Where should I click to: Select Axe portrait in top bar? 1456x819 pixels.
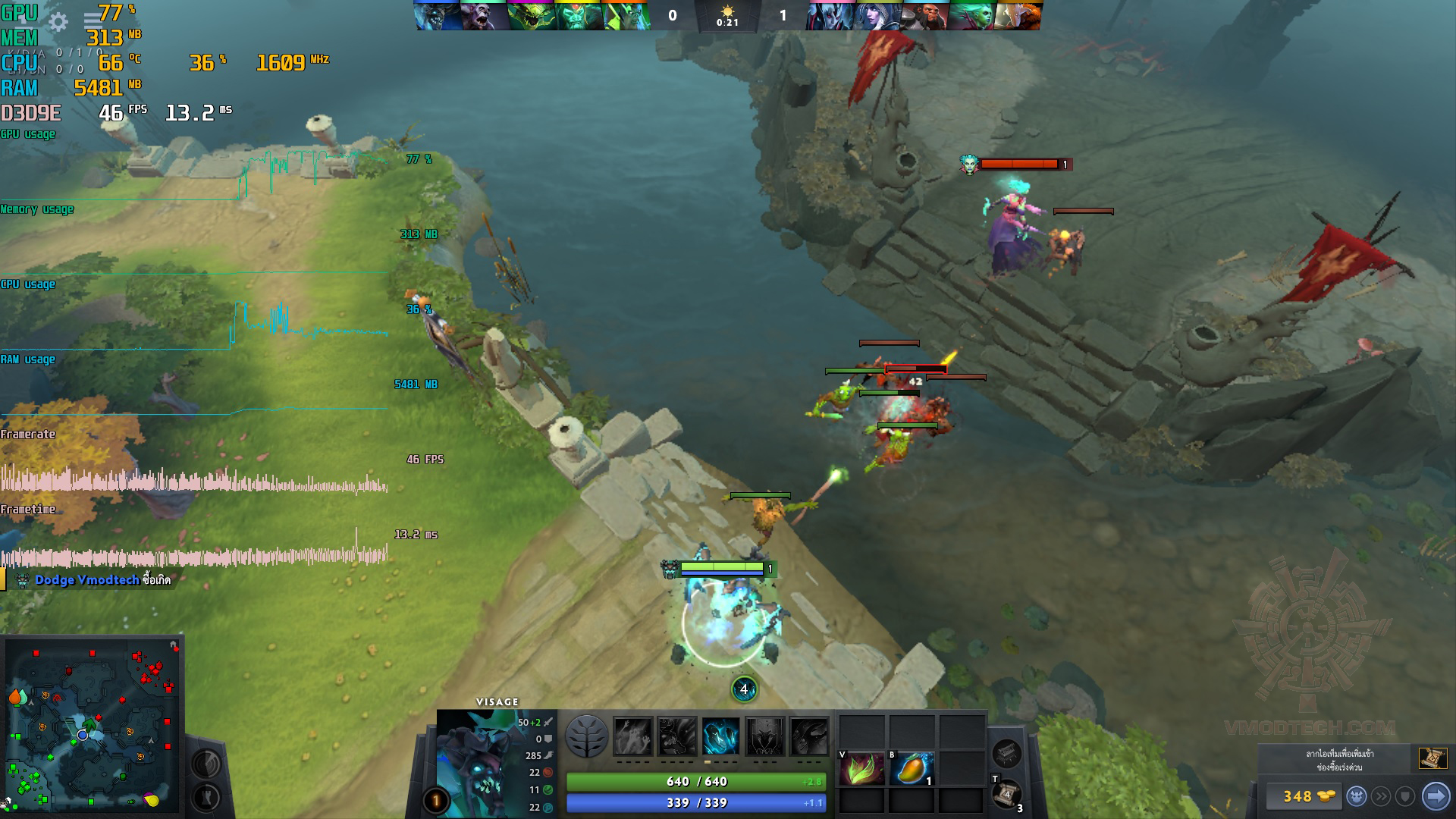pyautogui.click(x=924, y=16)
